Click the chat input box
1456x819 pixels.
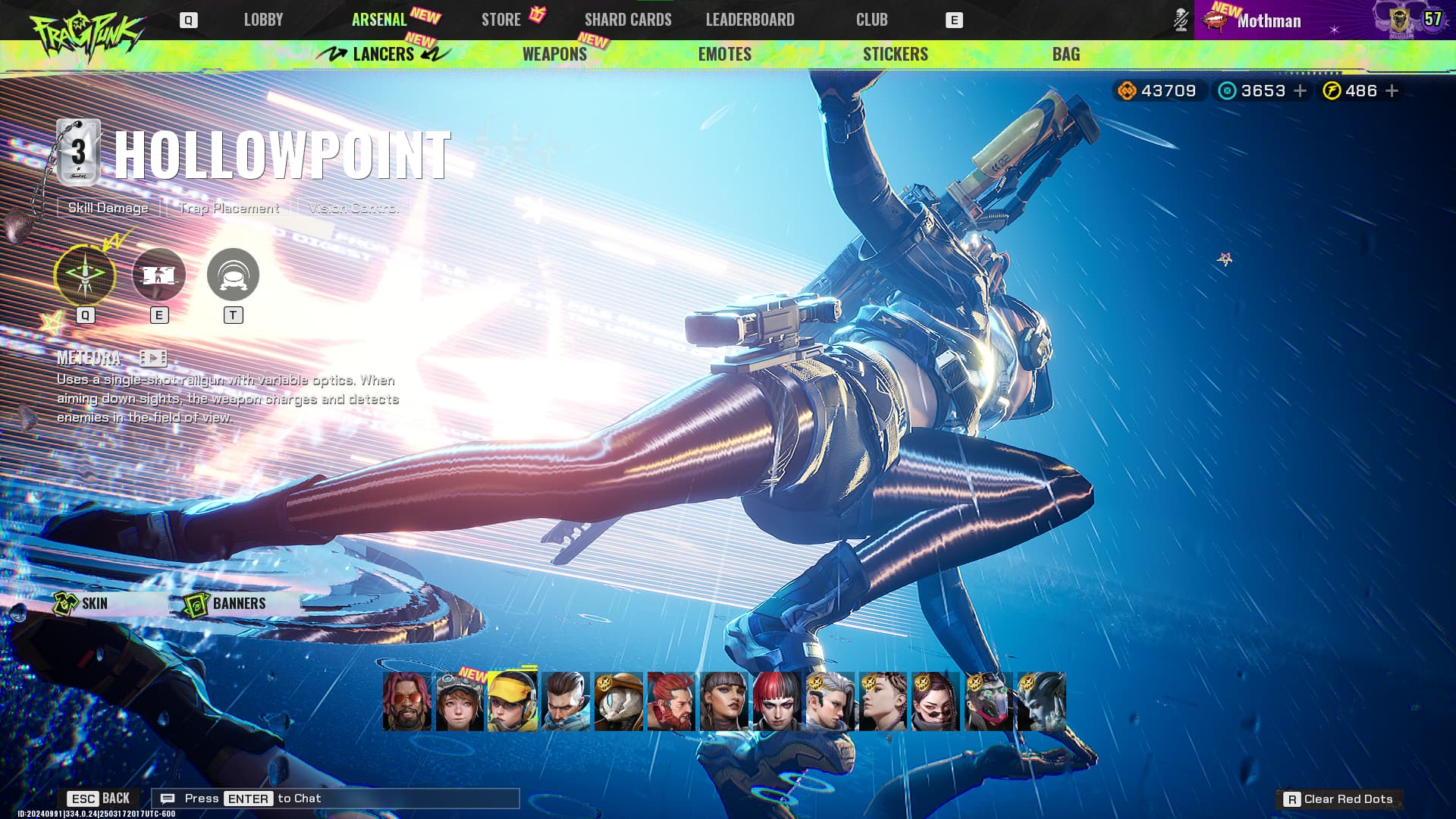tap(335, 799)
